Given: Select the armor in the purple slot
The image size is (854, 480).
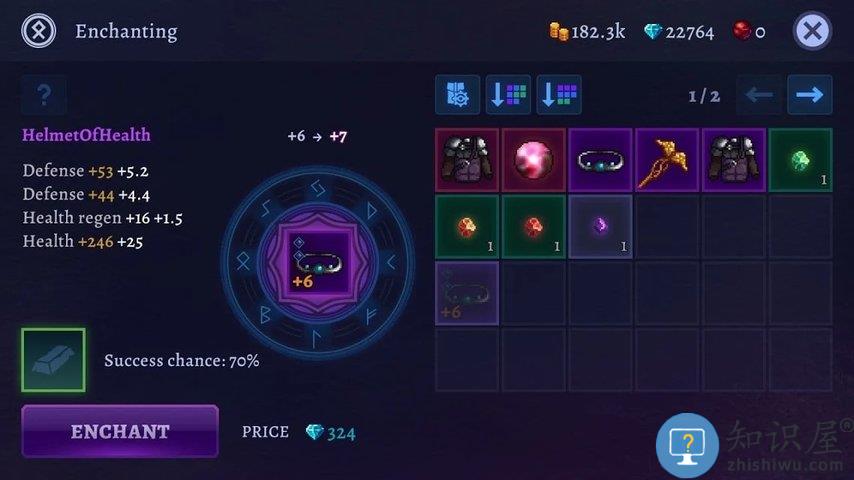Looking at the screenshot, I should tap(734, 160).
